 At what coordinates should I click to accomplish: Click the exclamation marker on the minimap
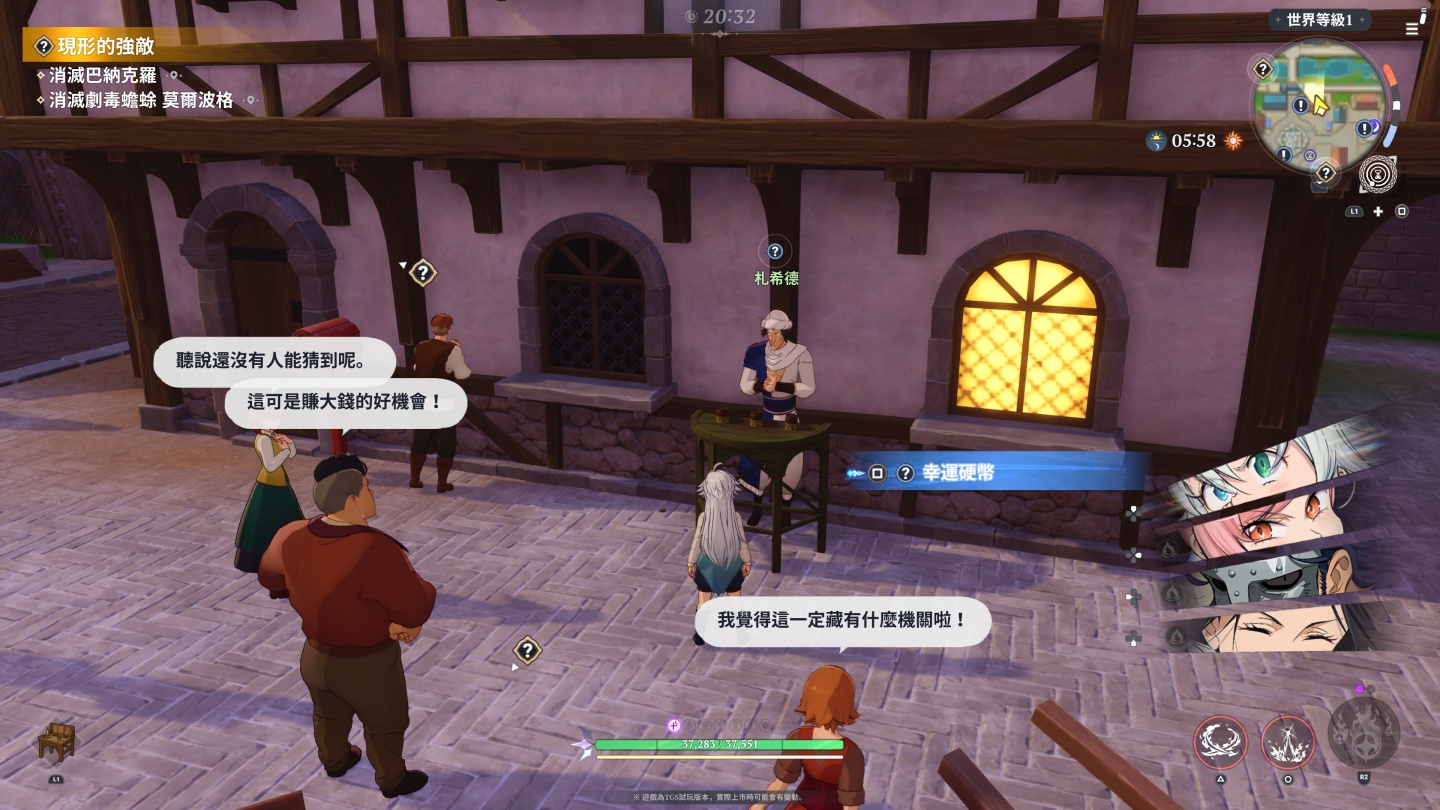tap(1301, 105)
